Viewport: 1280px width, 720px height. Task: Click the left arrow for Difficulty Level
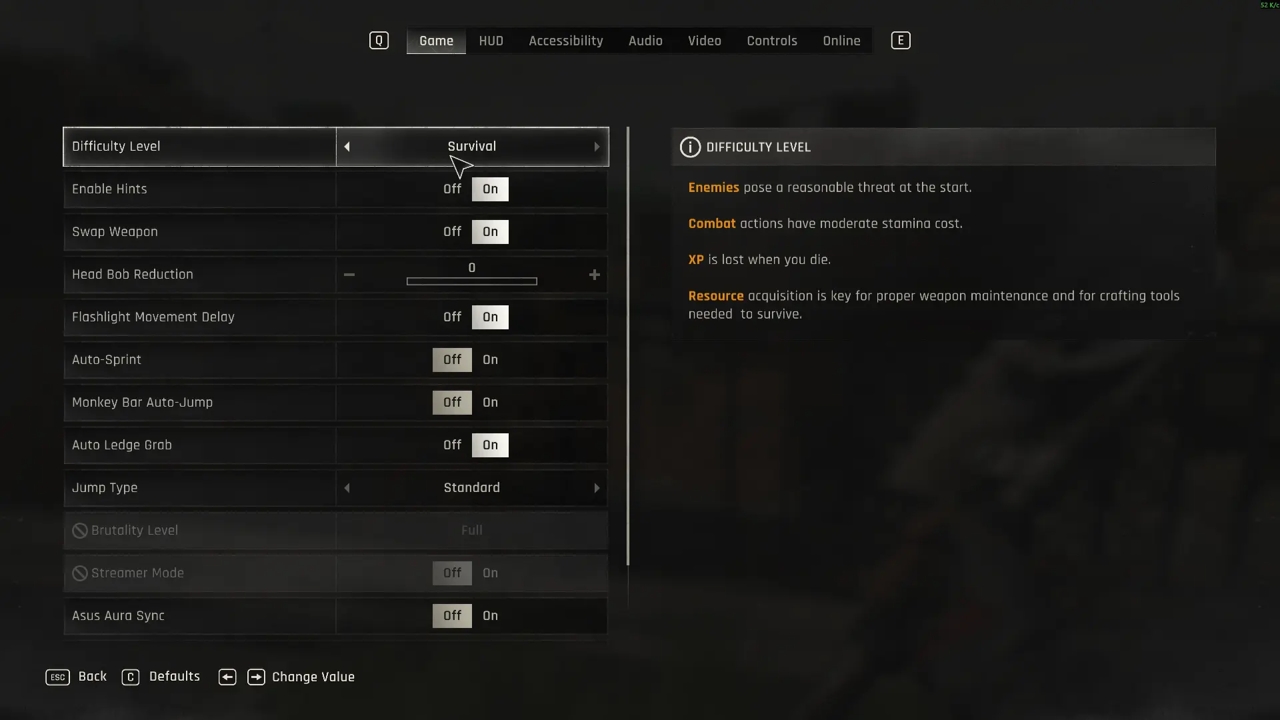tap(347, 147)
